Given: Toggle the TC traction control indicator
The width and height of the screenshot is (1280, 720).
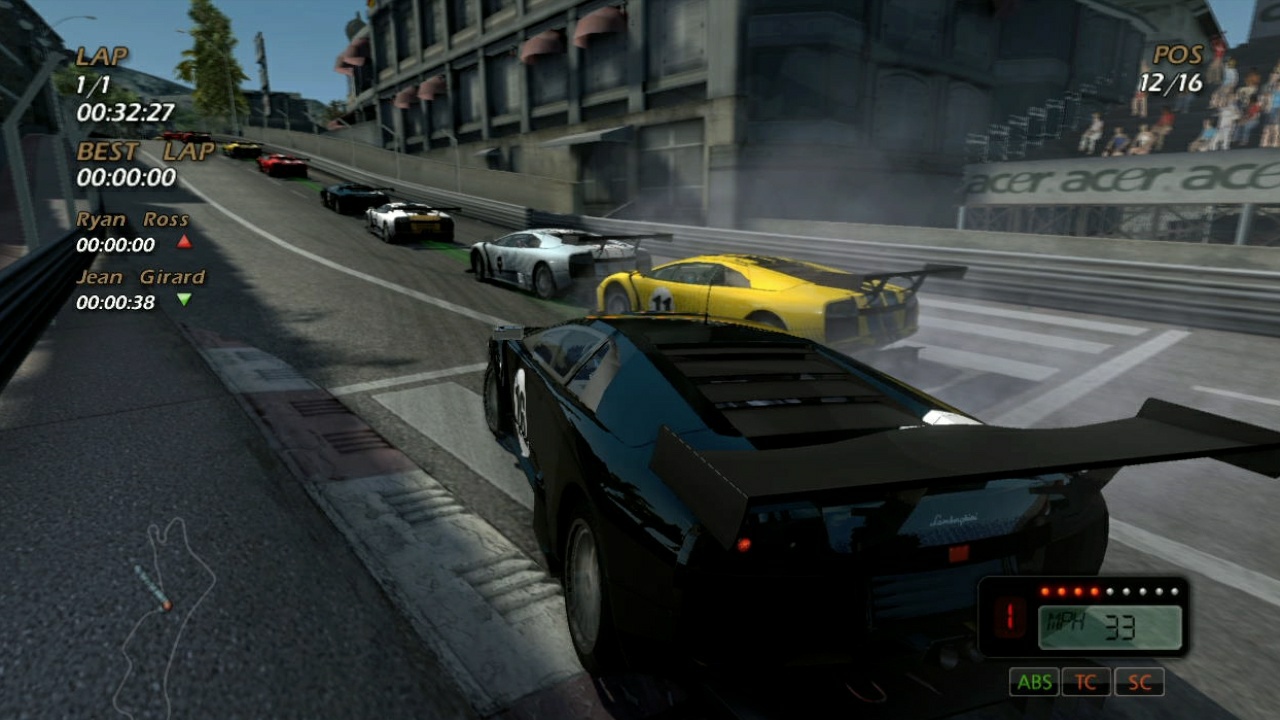Looking at the screenshot, I should pyautogui.click(x=1086, y=682).
